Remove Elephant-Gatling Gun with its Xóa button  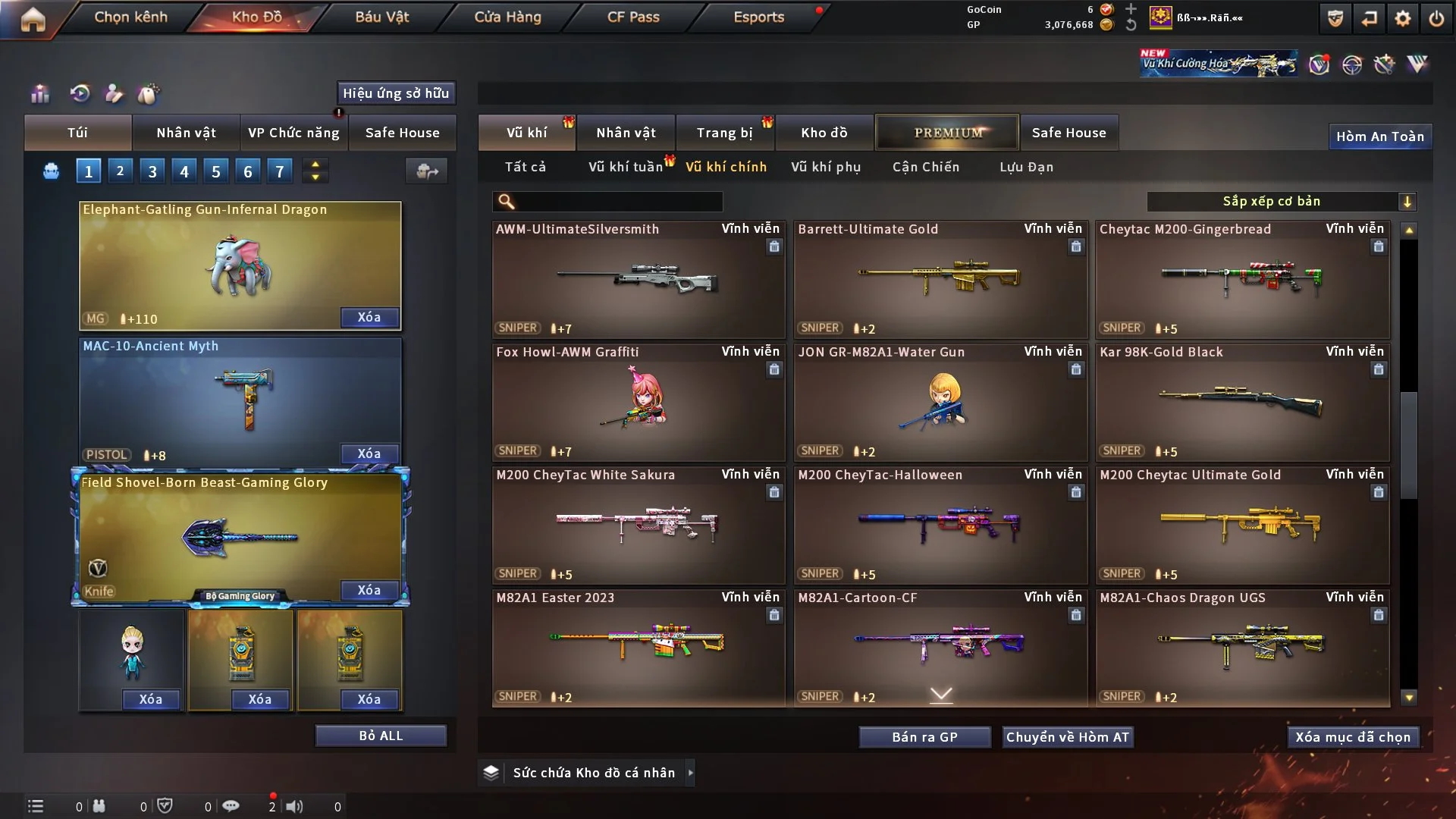coord(369,317)
